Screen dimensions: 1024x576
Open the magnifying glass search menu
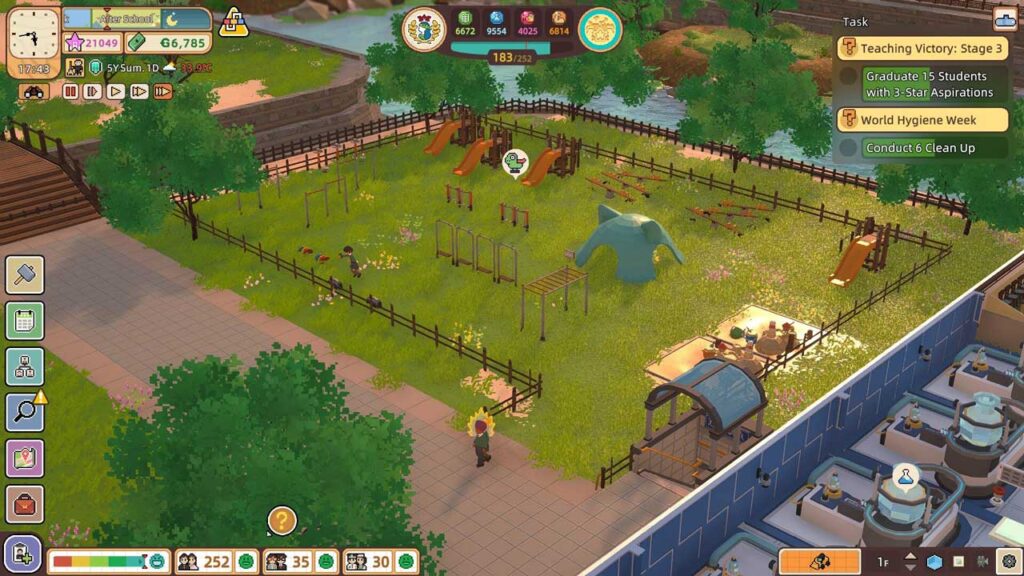click(x=24, y=413)
